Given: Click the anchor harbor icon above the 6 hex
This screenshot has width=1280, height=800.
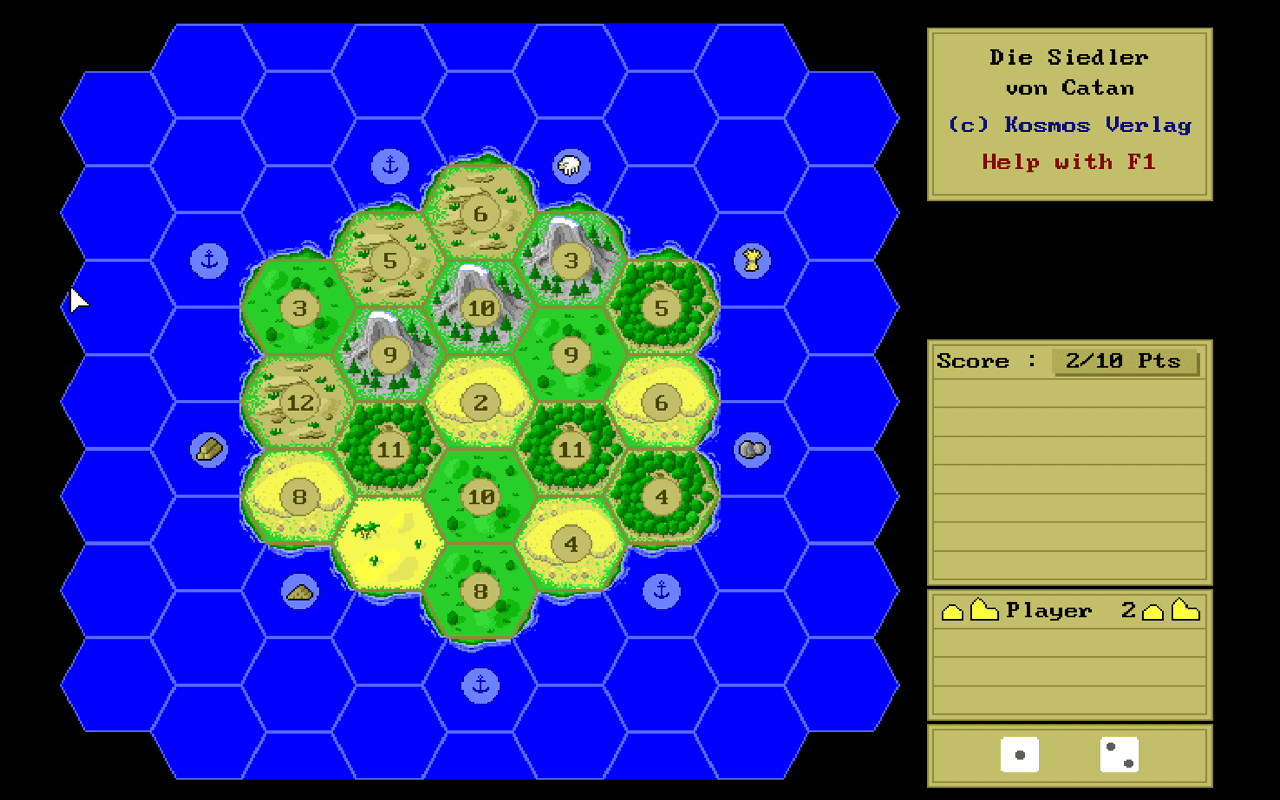Looking at the screenshot, I should (390, 164).
